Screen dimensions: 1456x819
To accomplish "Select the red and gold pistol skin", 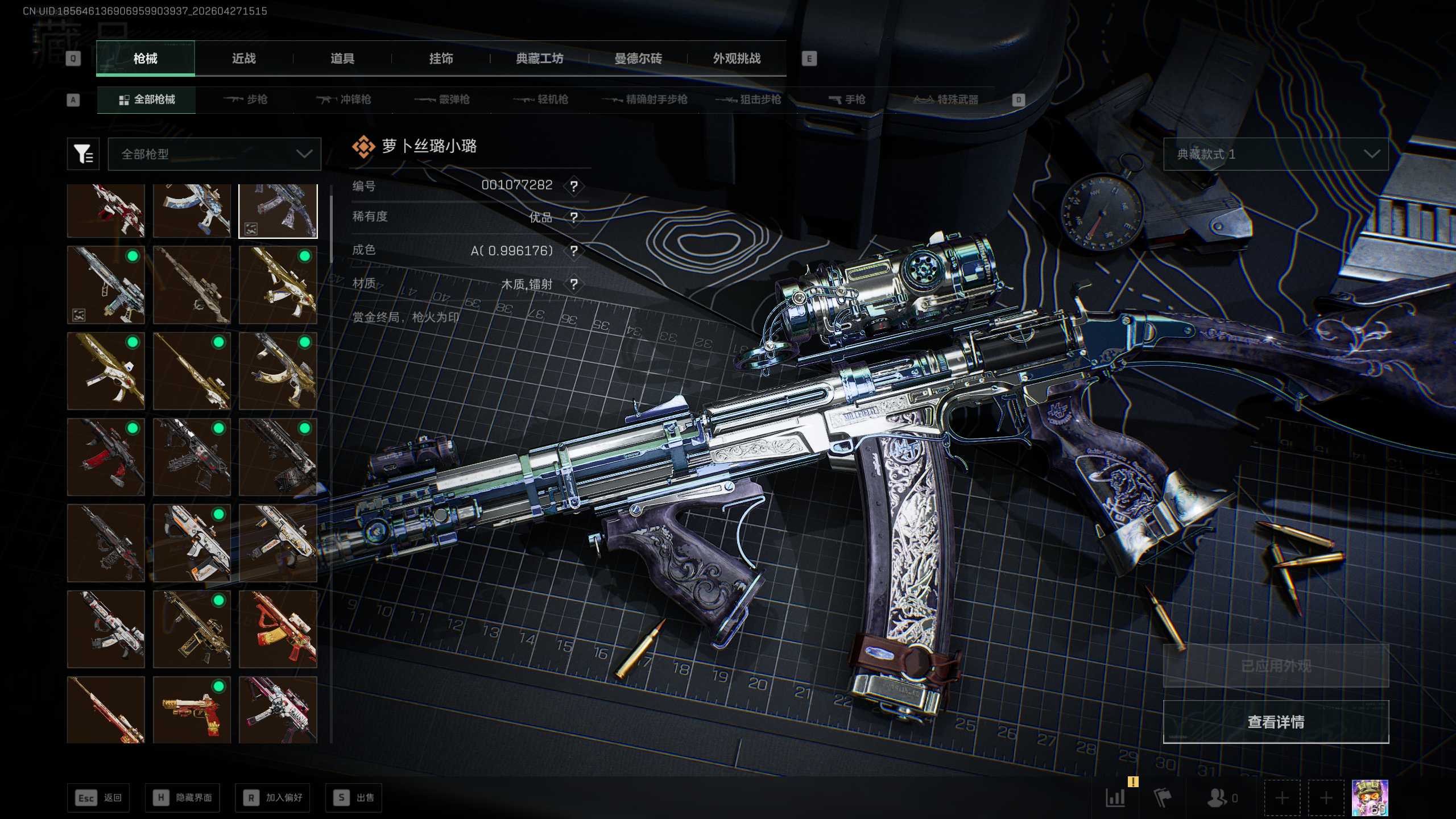I will pos(192,710).
